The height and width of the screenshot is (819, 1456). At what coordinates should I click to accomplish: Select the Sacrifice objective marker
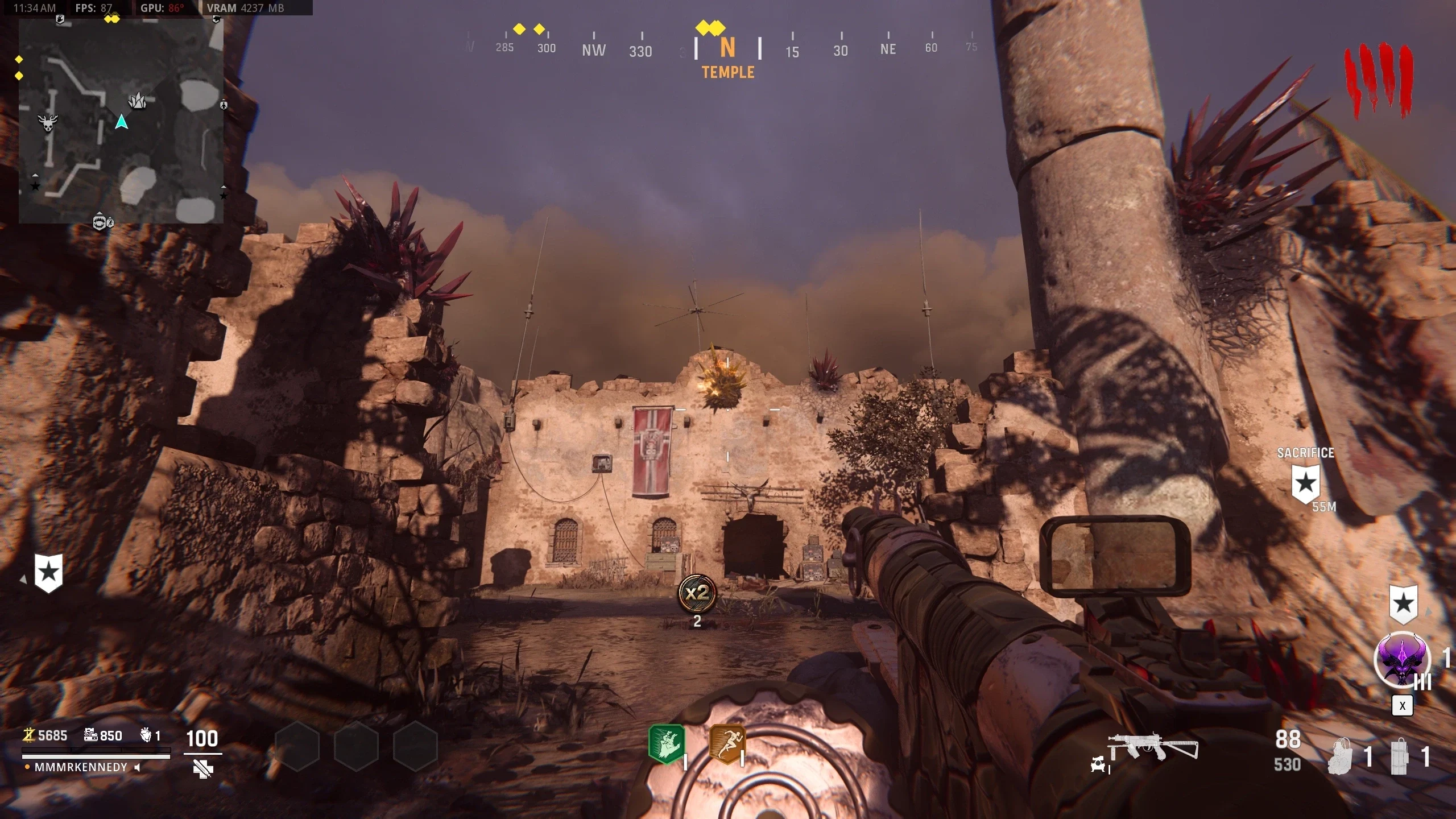point(1305,483)
